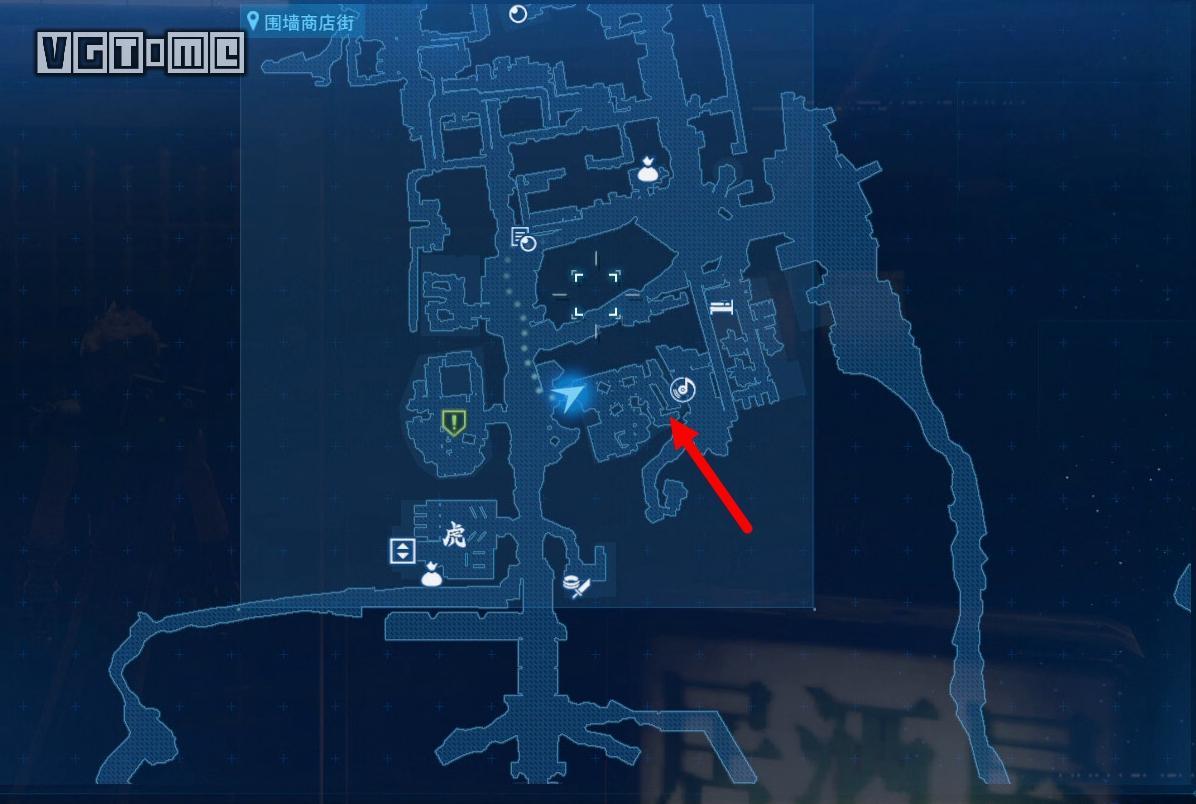This screenshot has width=1196, height=804.
Task: Select the green exclamation quest marker
Action: [453, 423]
